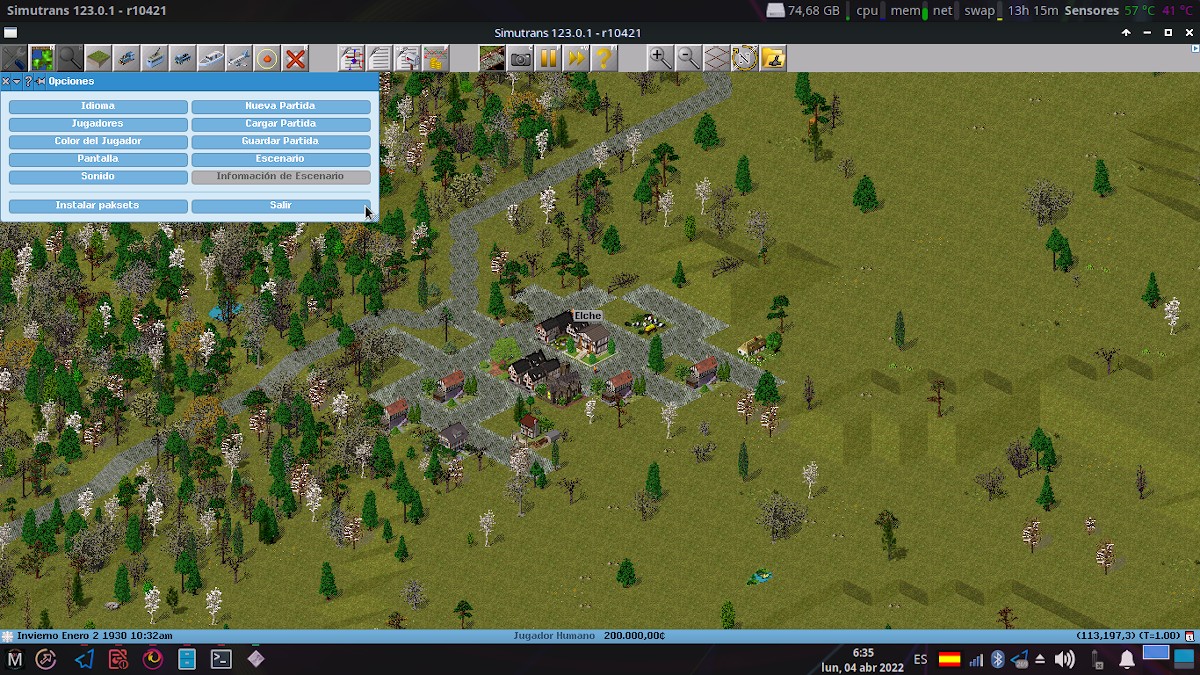Viewport: 1200px width, 675px height.
Task: Open the Escenario option
Action: pyautogui.click(x=280, y=159)
